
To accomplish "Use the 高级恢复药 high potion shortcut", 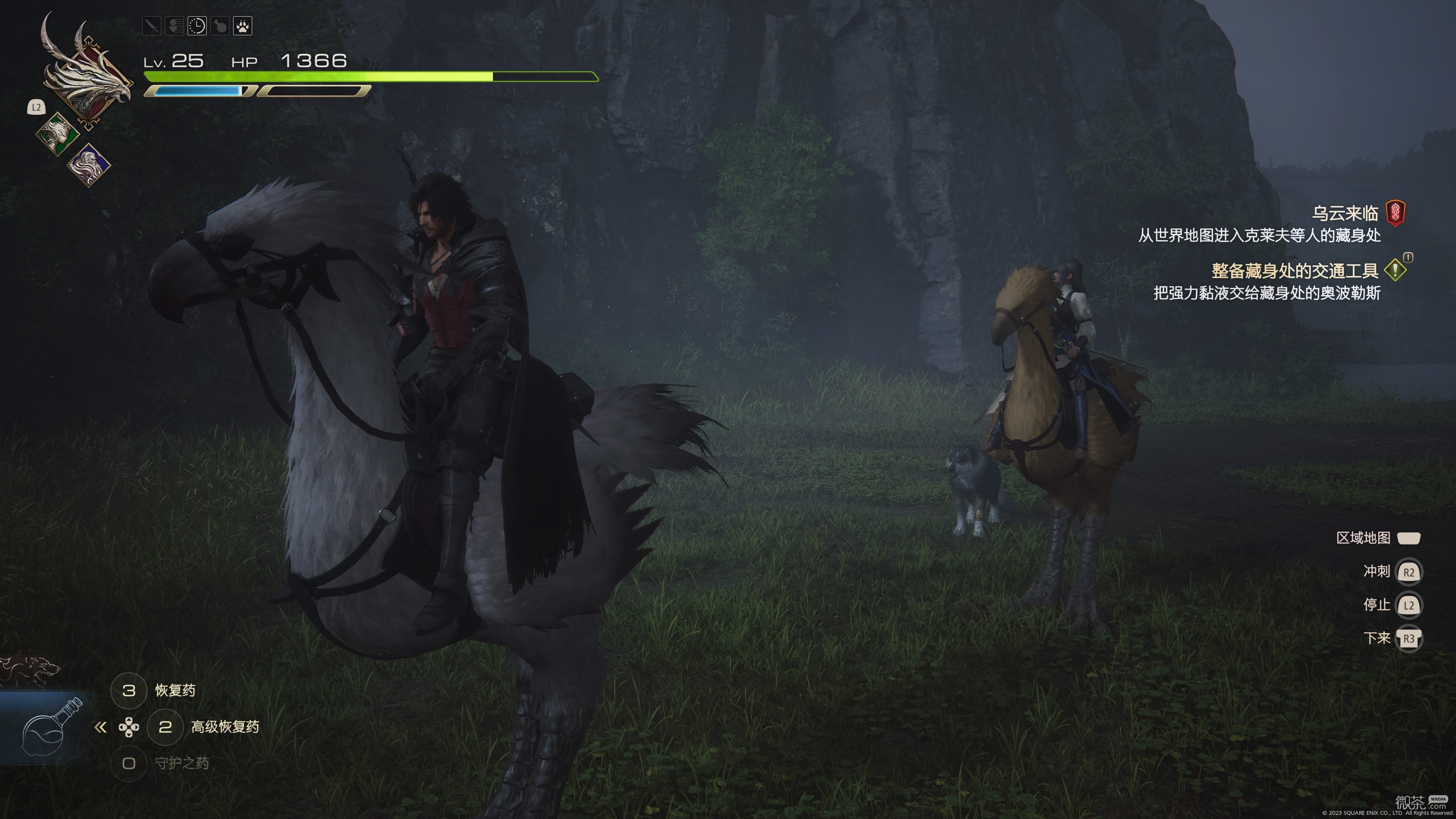I will pos(224,727).
